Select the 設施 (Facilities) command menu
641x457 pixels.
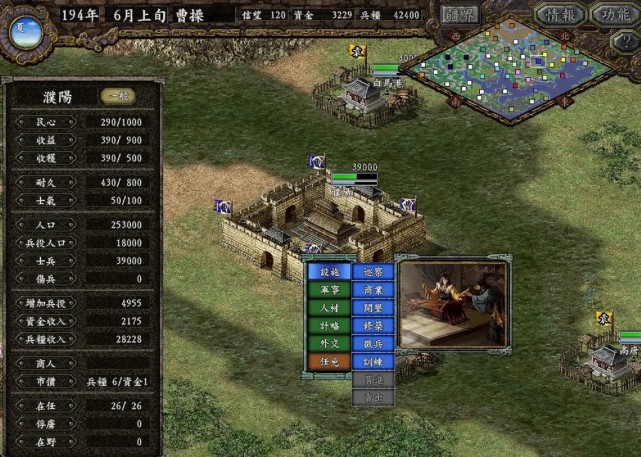pyautogui.click(x=328, y=271)
